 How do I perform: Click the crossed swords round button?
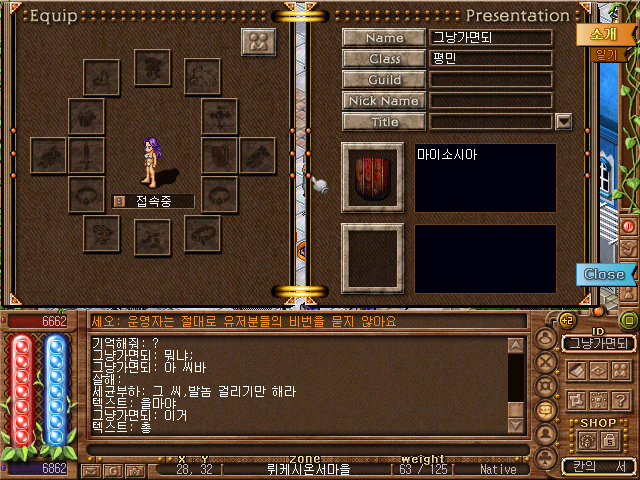point(546,362)
